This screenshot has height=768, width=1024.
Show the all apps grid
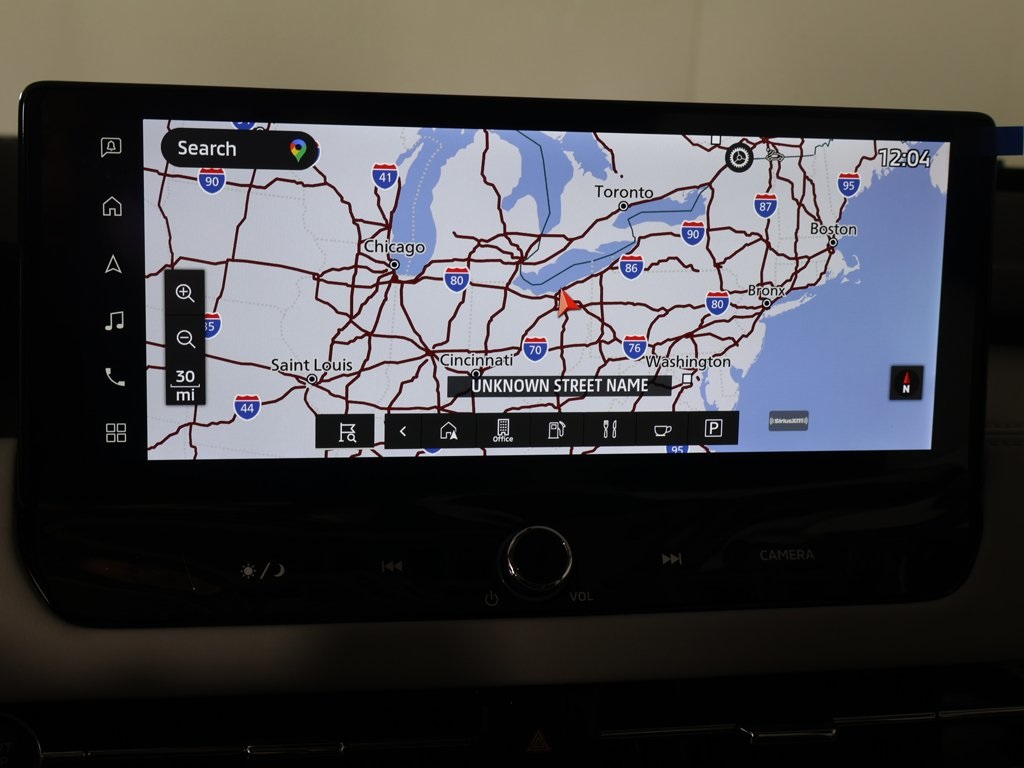[116, 433]
